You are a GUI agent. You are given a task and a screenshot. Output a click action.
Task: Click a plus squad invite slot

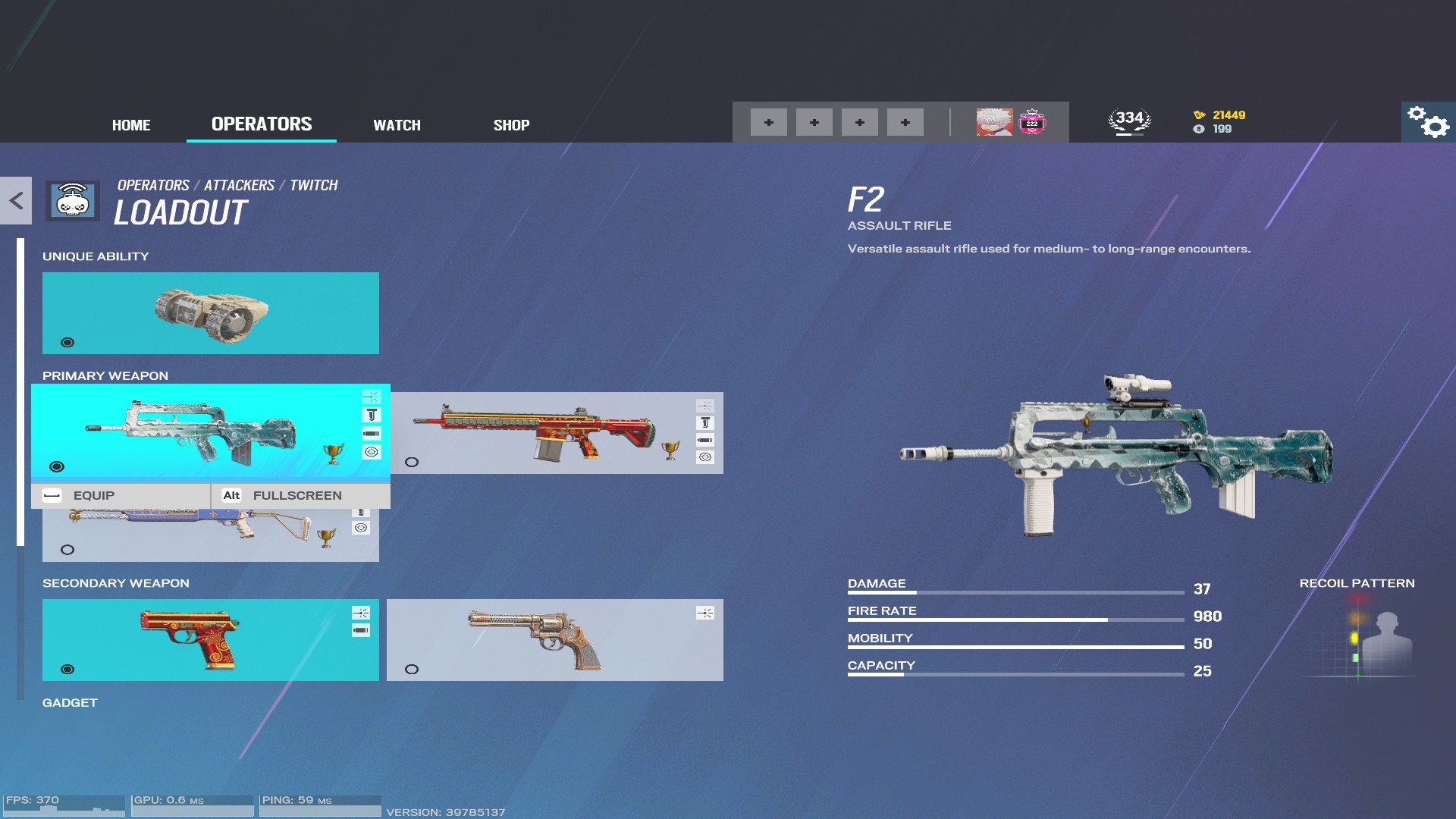click(769, 121)
